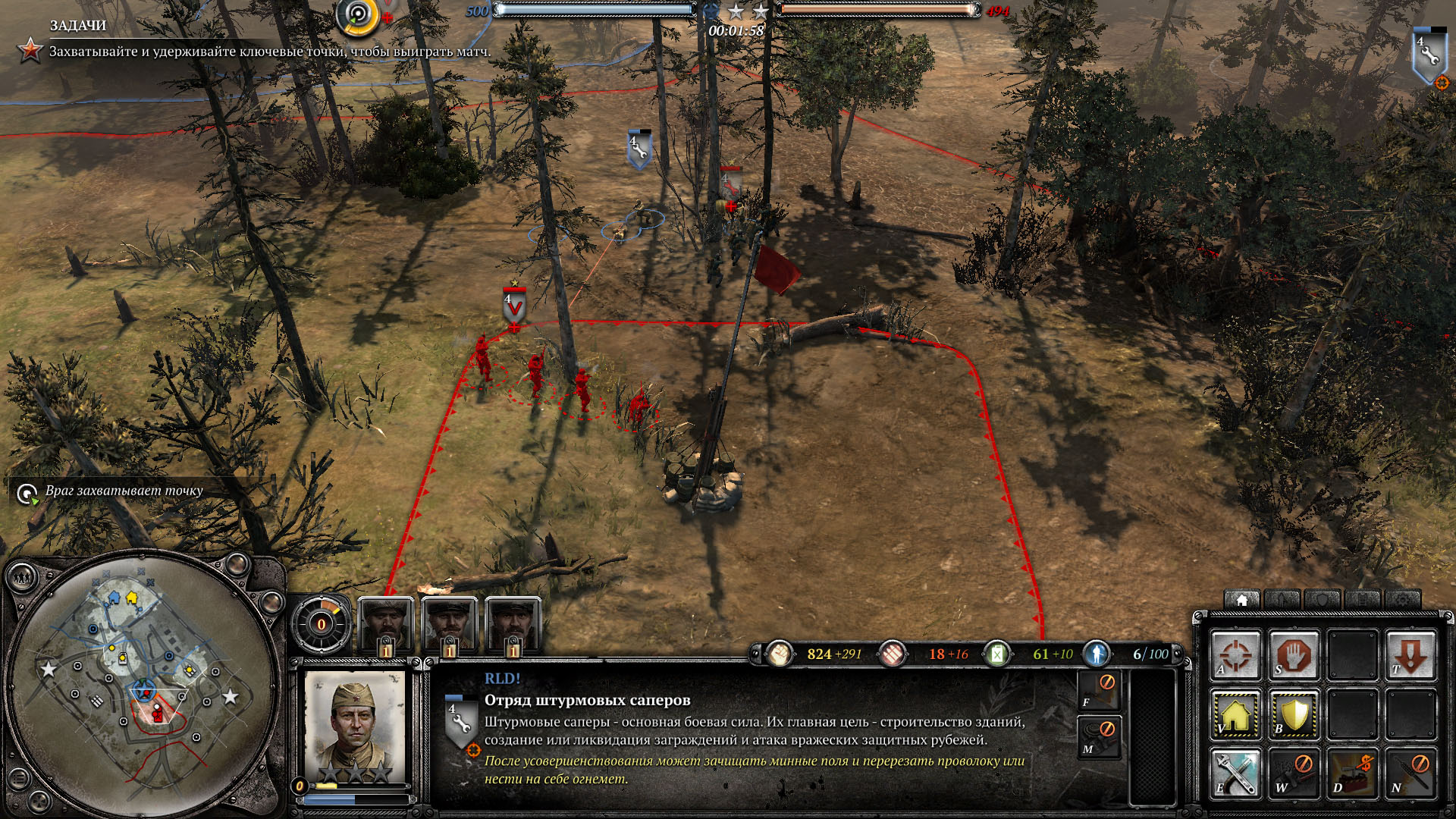Image resolution: width=1456 pixels, height=819 pixels.
Task: Open the yellow house building menu
Action: click(x=1235, y=714)
